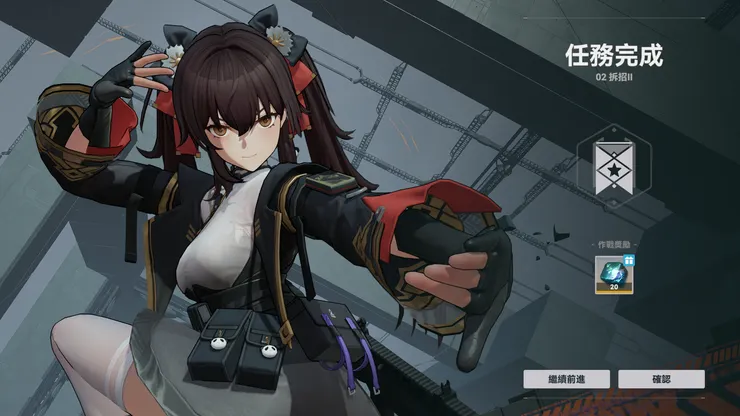Click the 繼續前進 button
The height and width of the screenshot is (416, 740).
pyautogui.click(x=566, y=379)
